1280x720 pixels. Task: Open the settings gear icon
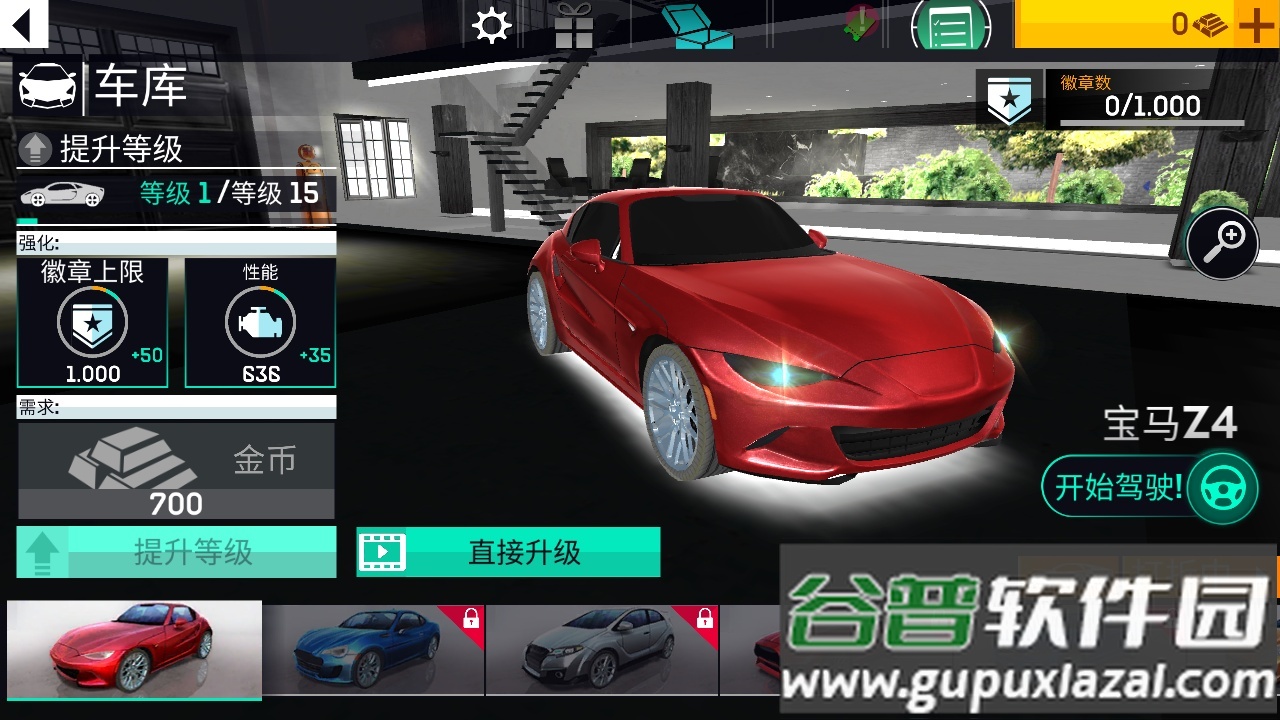point(490,24)
